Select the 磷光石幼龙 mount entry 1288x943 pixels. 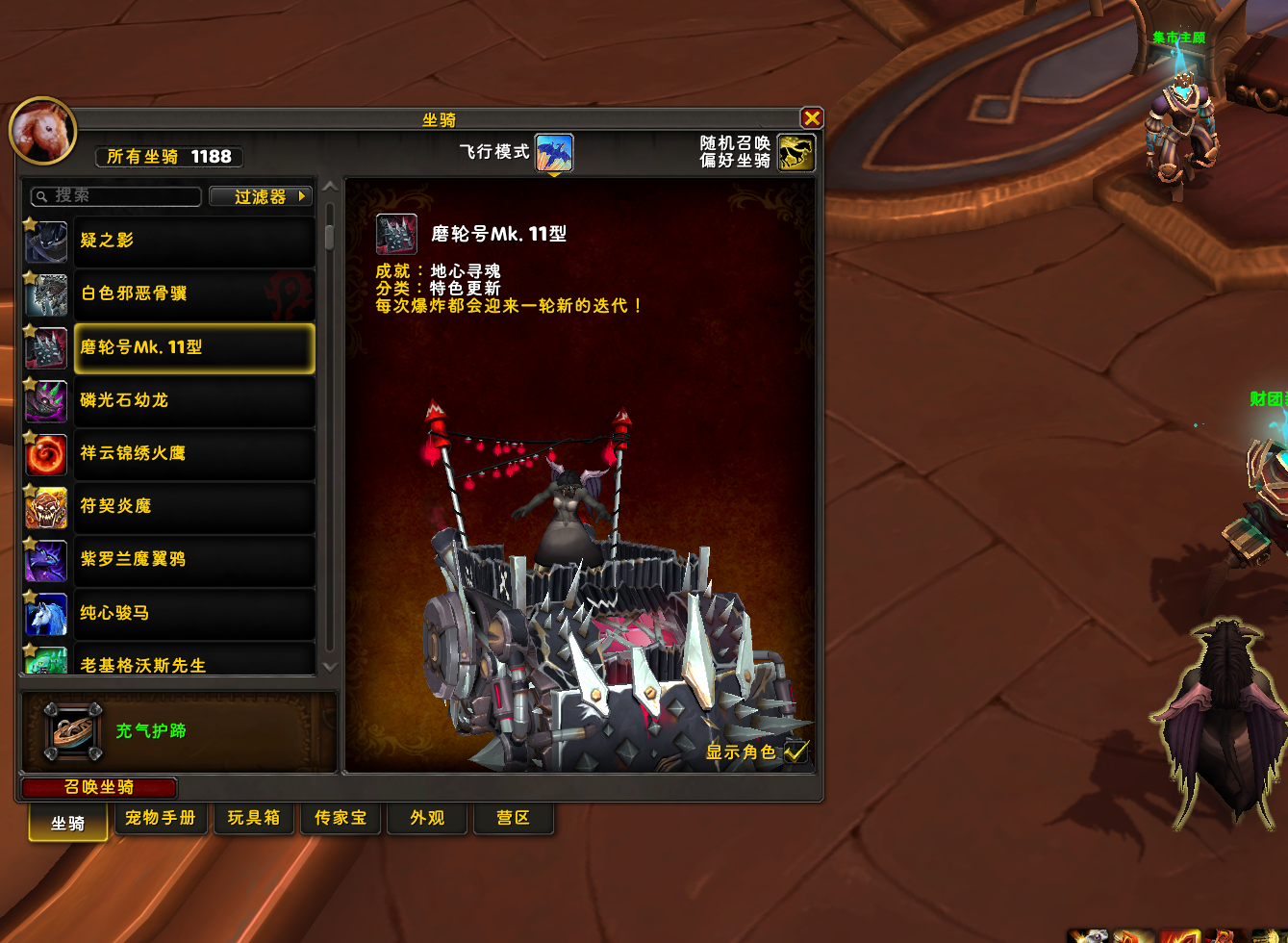coord(193,400)
